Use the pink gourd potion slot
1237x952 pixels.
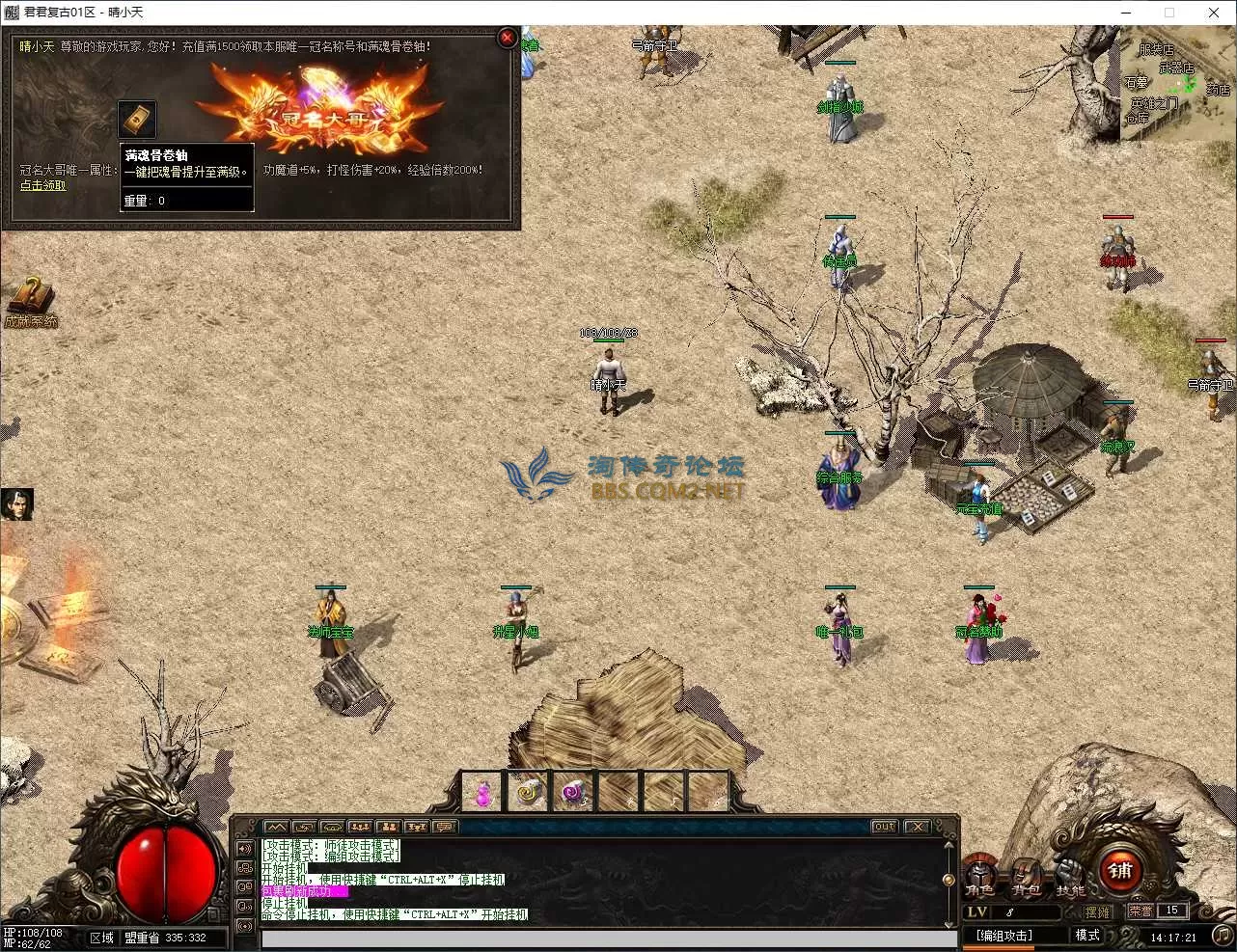(x=482, y=793)
